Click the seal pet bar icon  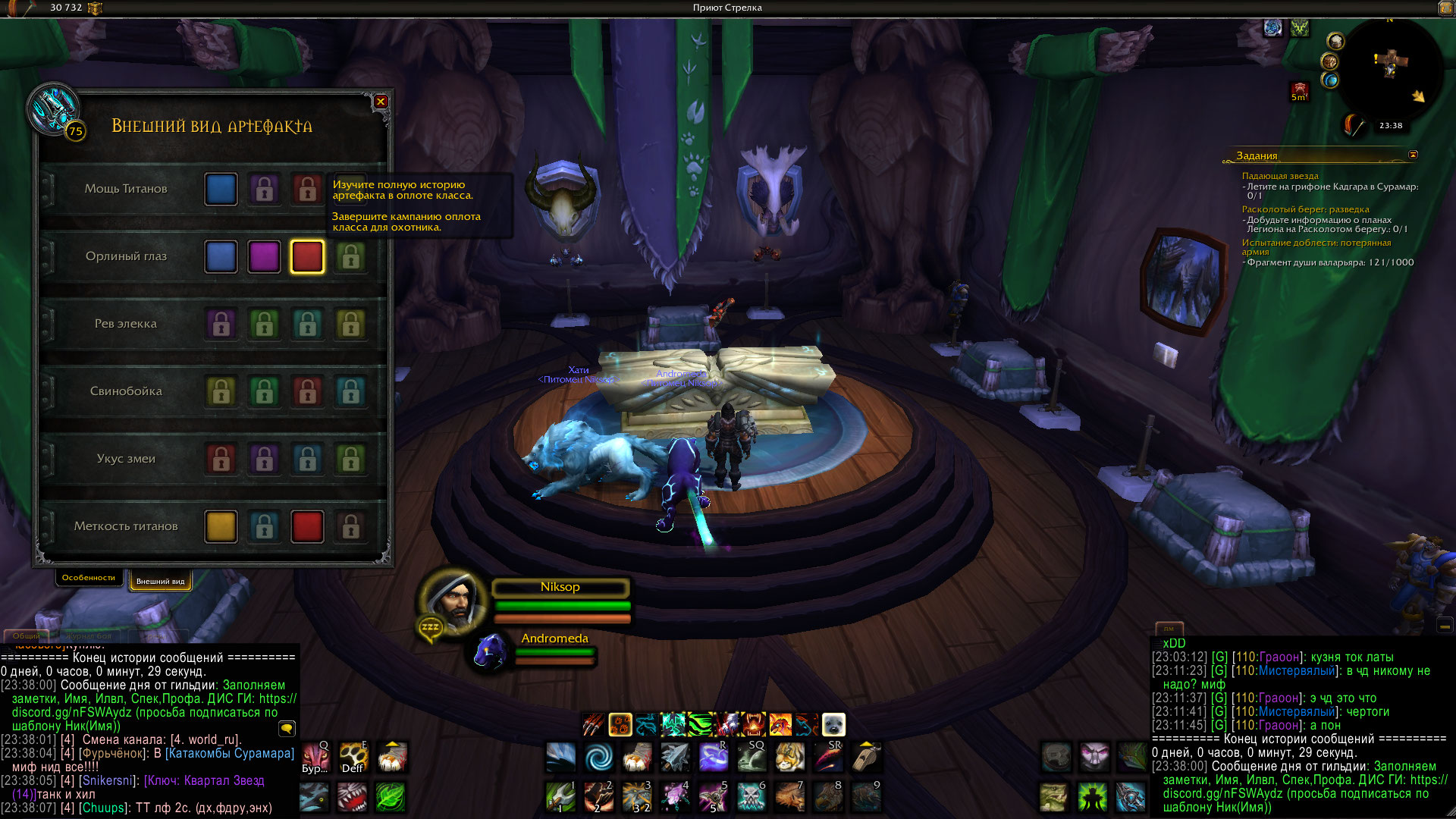pos(833,725)
